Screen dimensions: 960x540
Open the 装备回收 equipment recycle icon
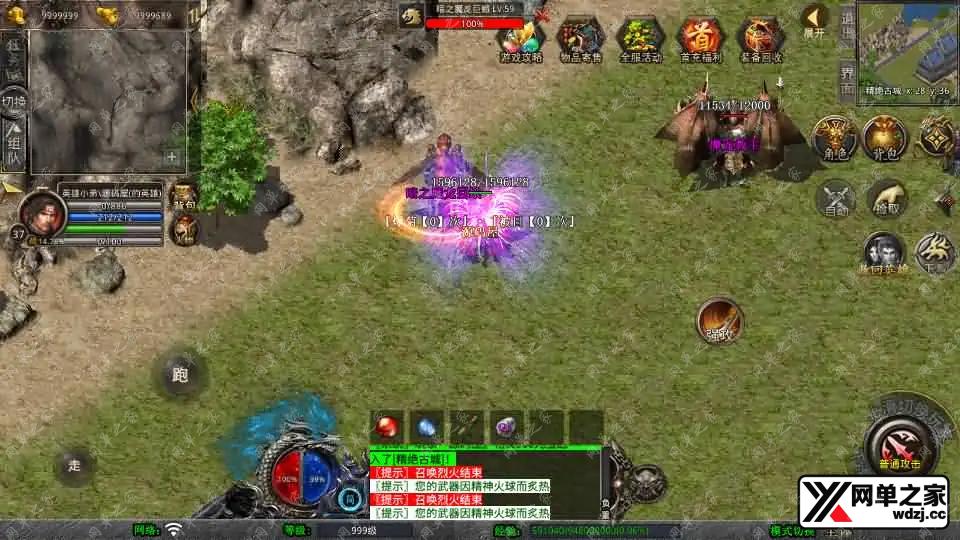click(760, 38)
